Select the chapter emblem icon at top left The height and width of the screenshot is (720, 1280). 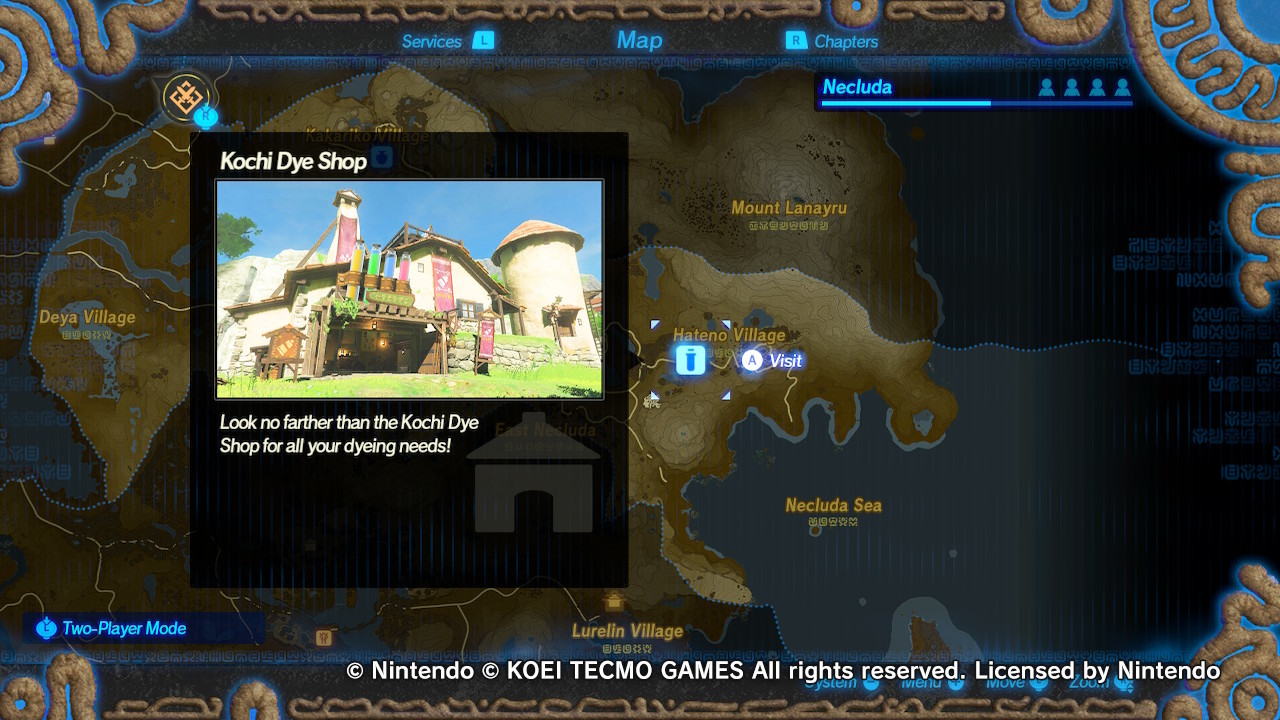click(x=183, y=96)
